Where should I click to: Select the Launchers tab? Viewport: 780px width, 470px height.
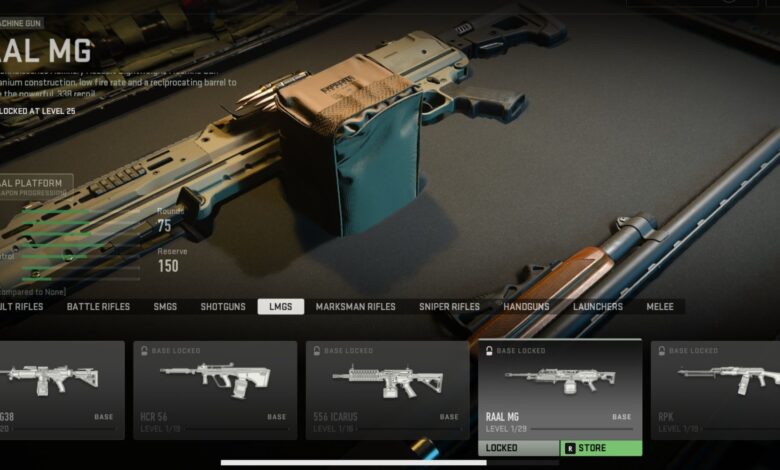point(597,307)
